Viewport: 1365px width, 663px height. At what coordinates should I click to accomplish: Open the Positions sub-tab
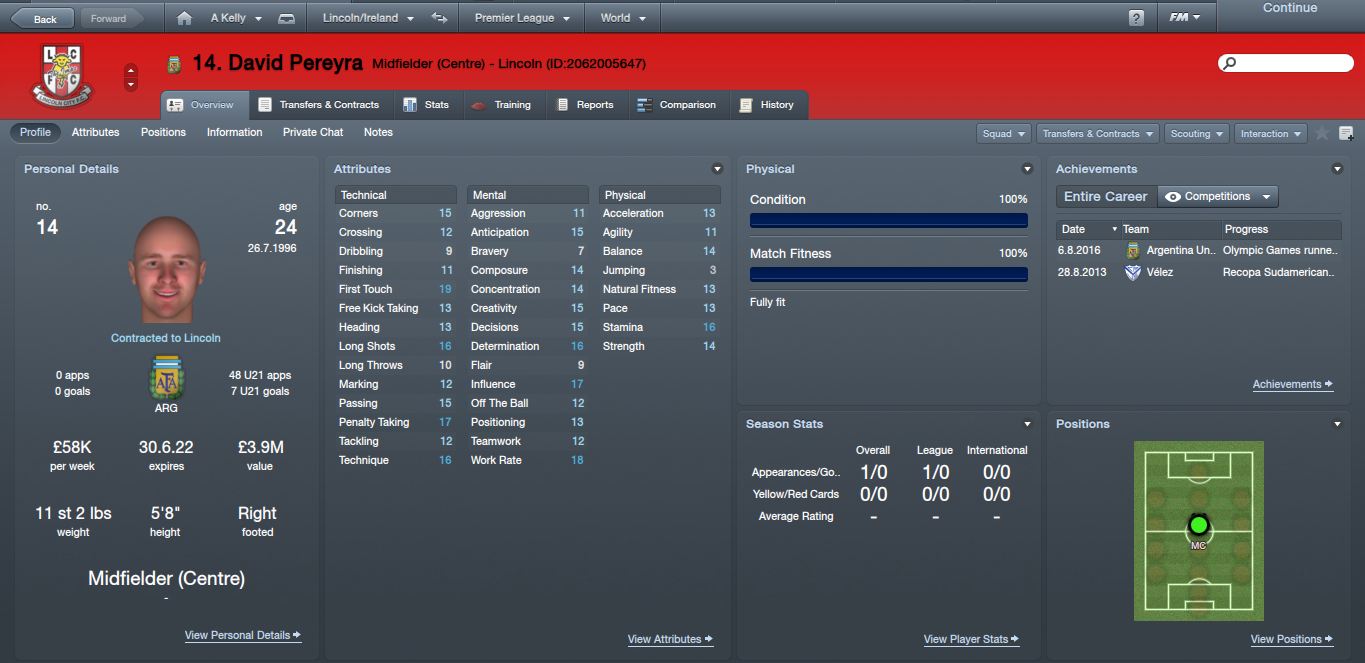click(x=163, y=132)
